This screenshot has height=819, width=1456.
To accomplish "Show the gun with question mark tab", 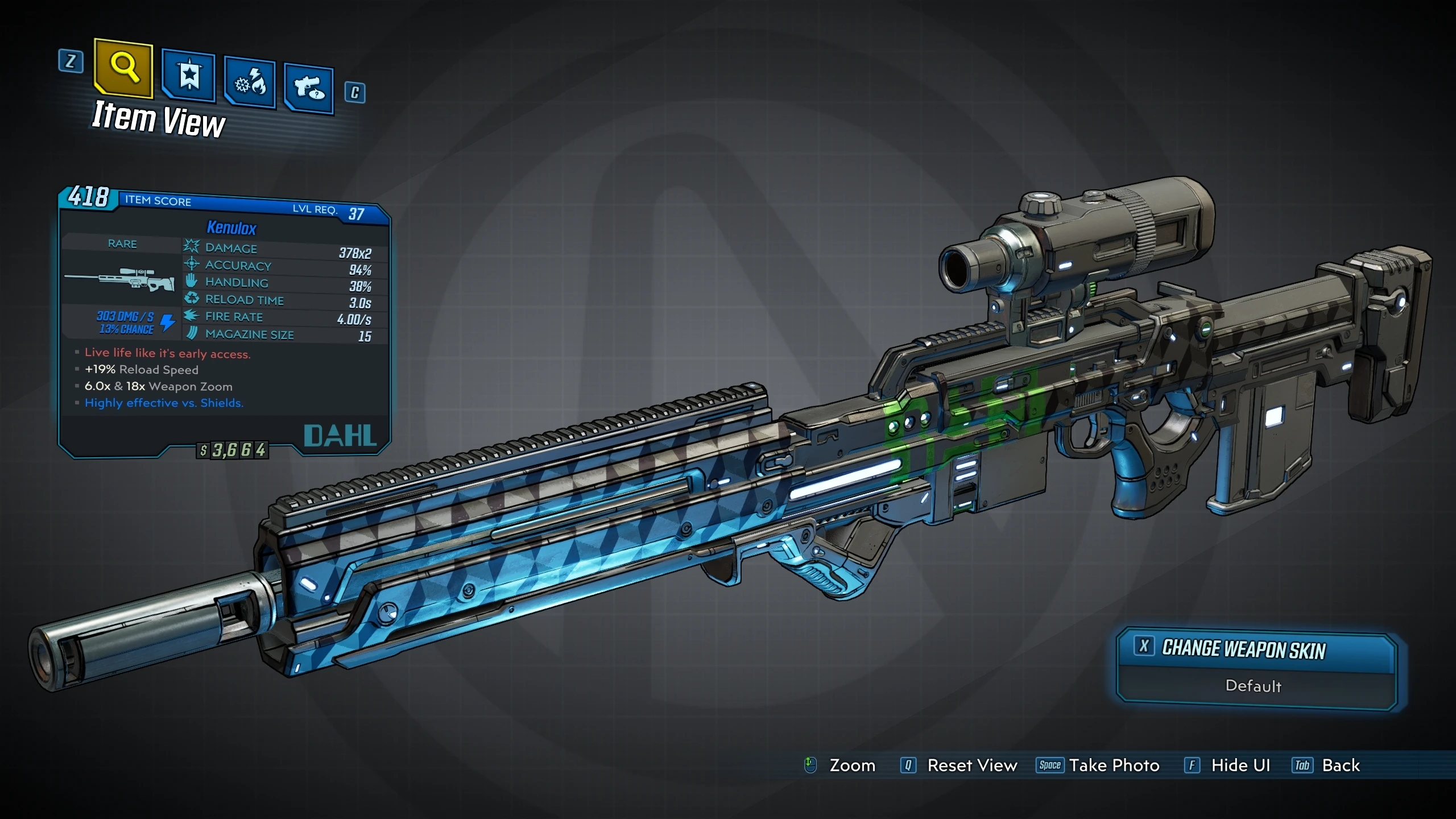I will point(309,89).
